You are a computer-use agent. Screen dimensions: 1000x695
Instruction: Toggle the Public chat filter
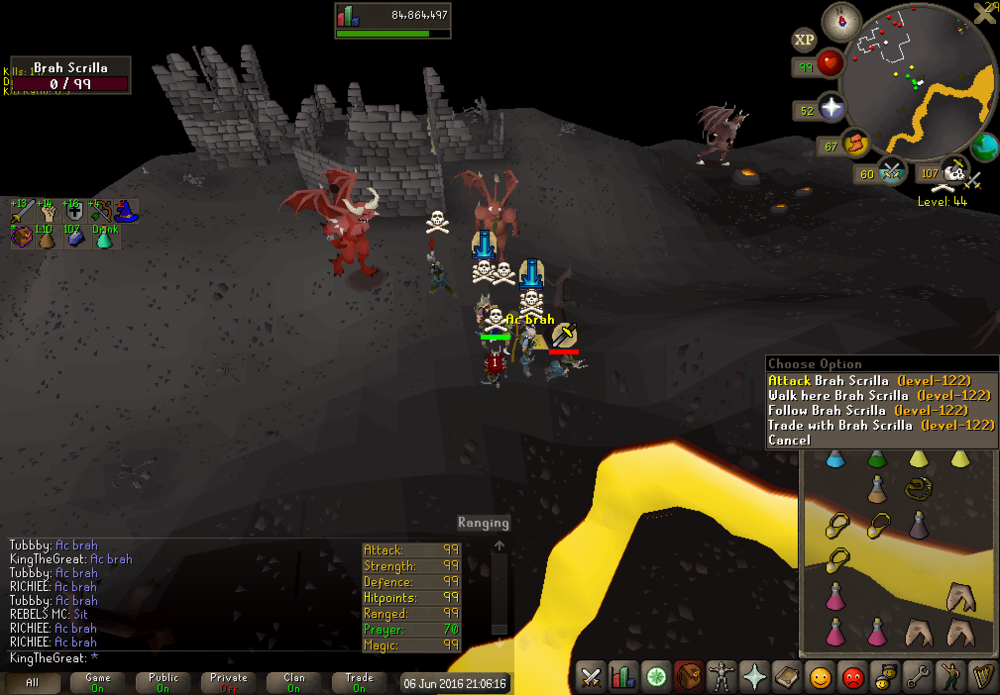point(163,682)
